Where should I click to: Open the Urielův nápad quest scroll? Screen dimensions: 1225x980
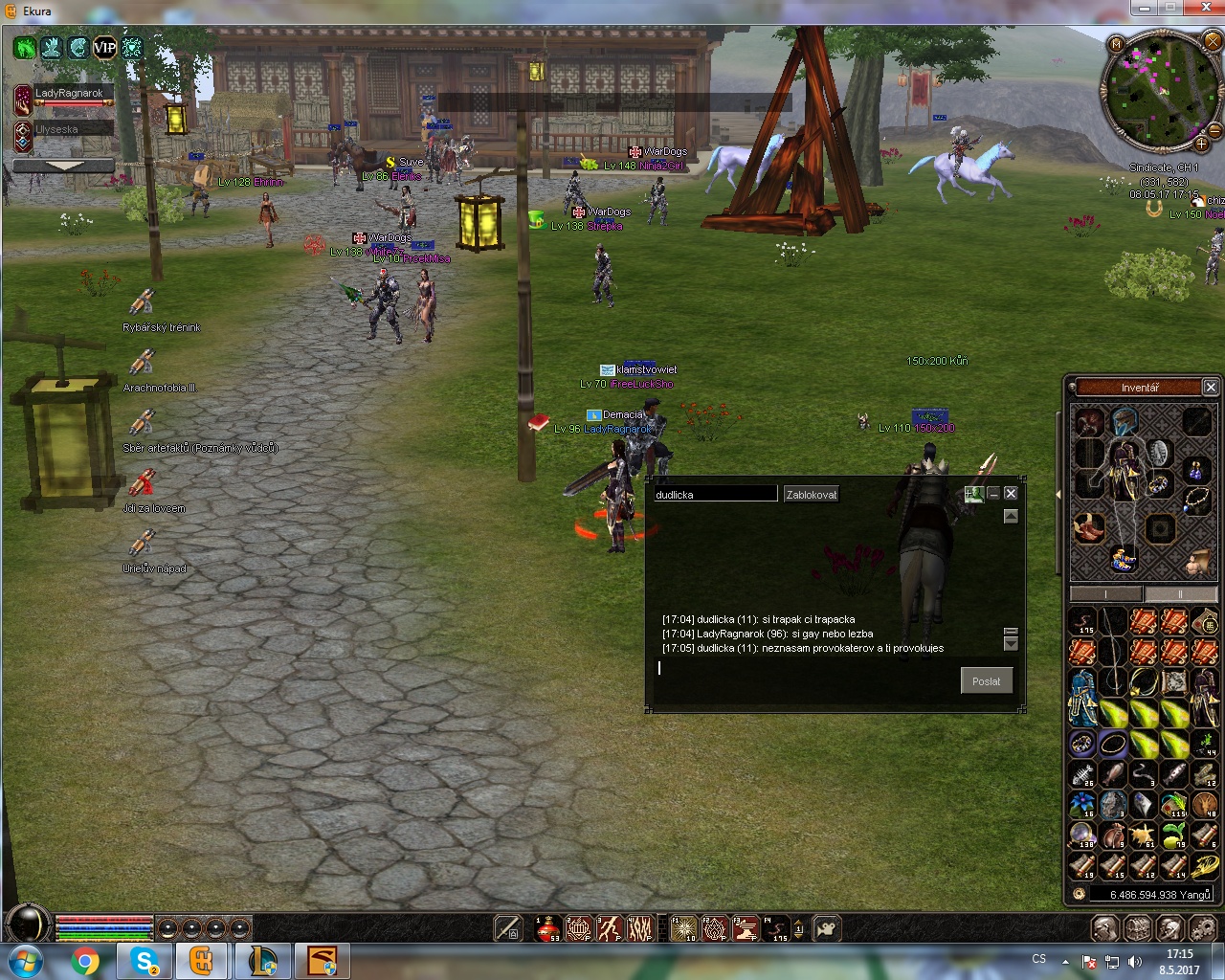pos(143,544)
